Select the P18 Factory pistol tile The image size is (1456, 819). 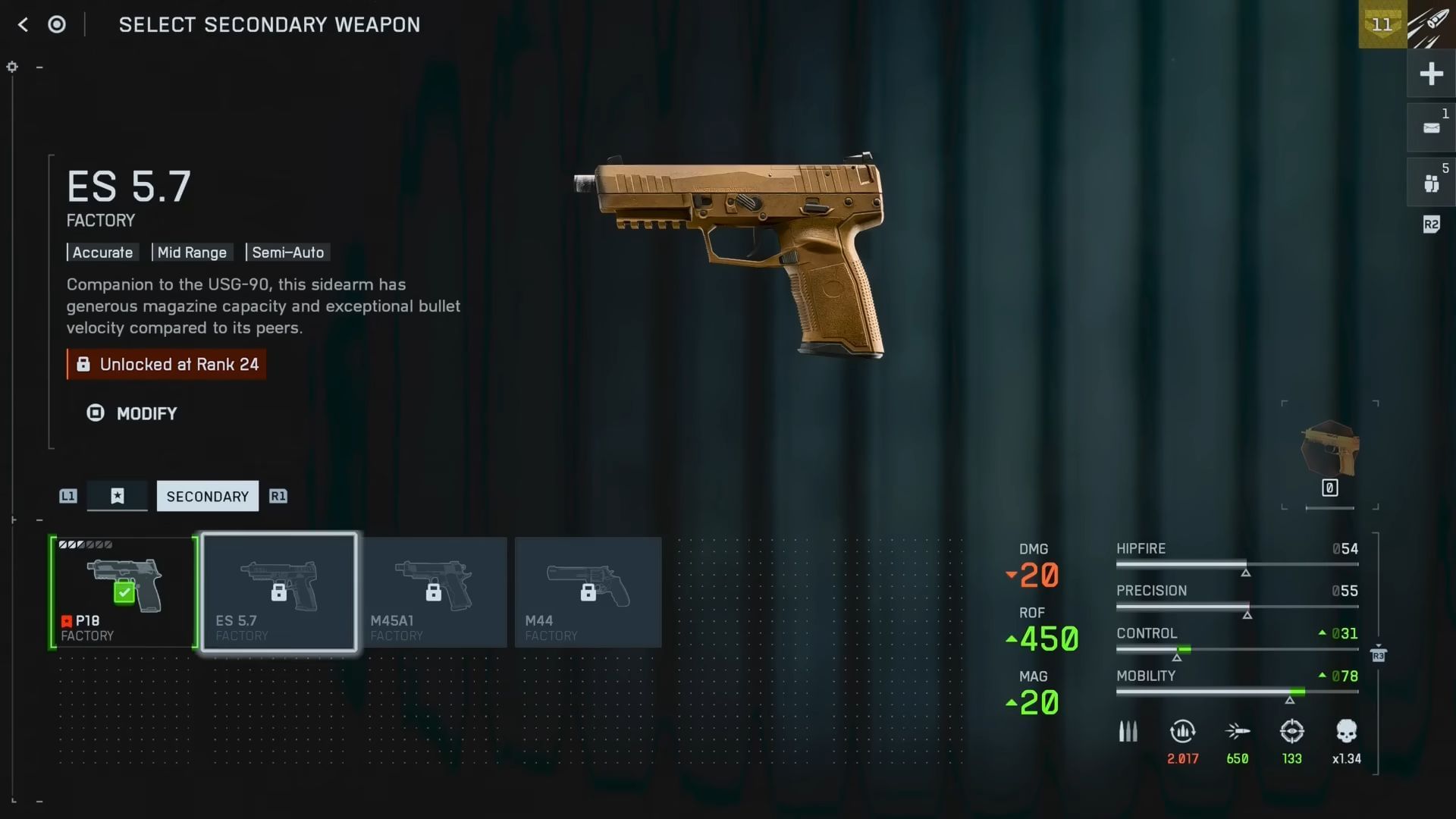pos(124,592)
